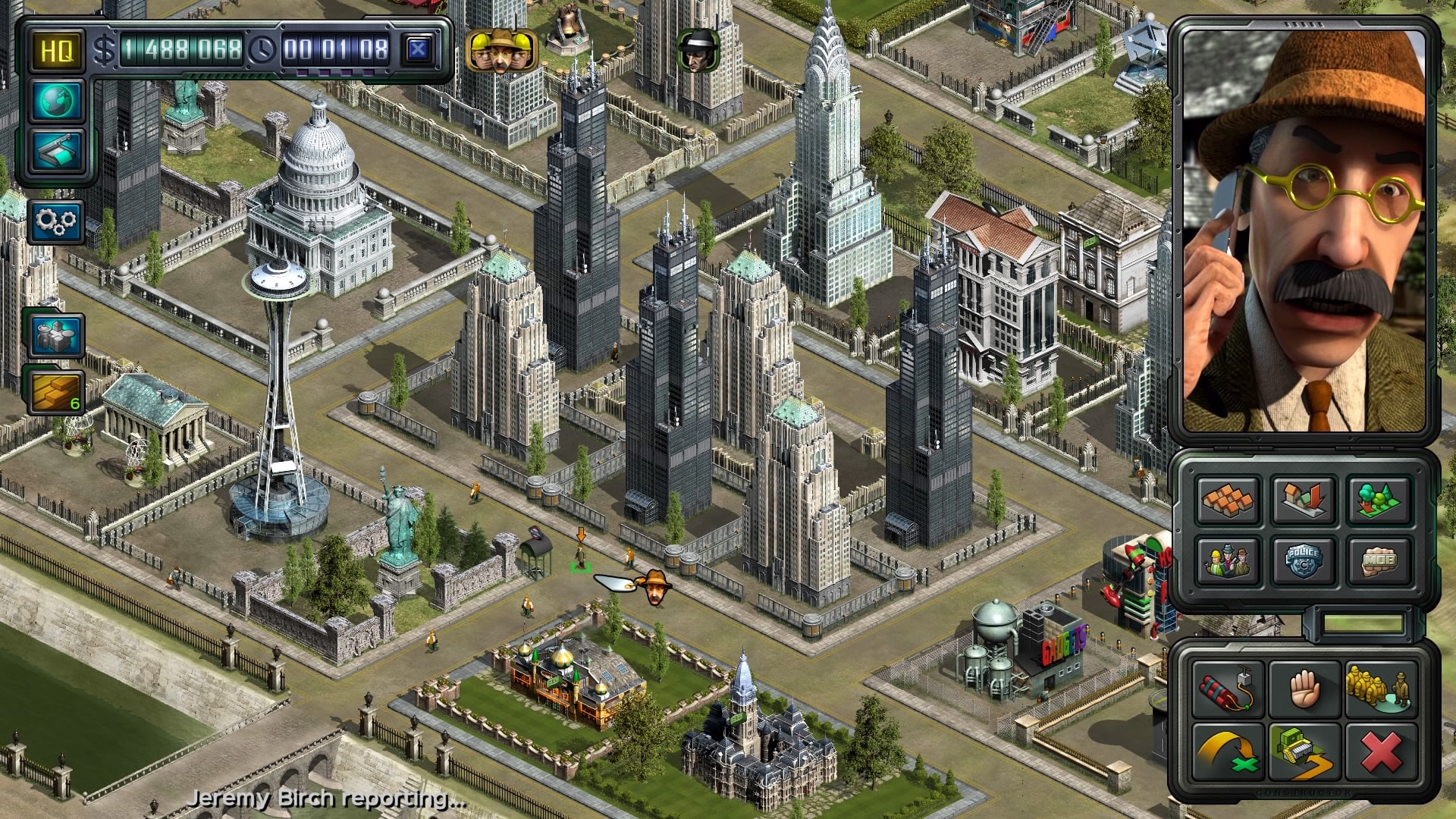The width and height of the screenshot is (1456, 819).
Task: Open the housing construction menu
Action: 1228,500
